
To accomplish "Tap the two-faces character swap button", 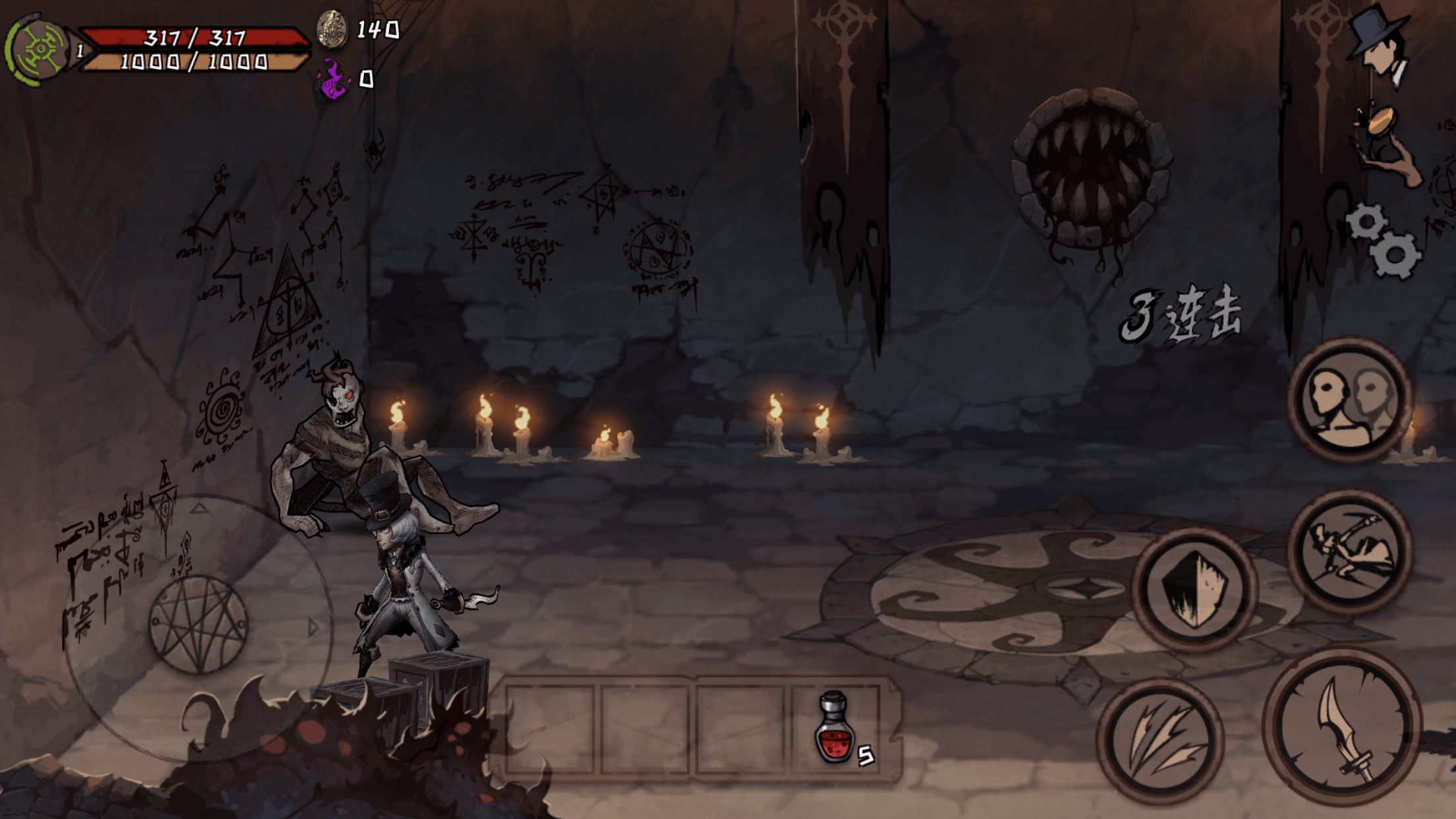I will (x=1350, y=400).
